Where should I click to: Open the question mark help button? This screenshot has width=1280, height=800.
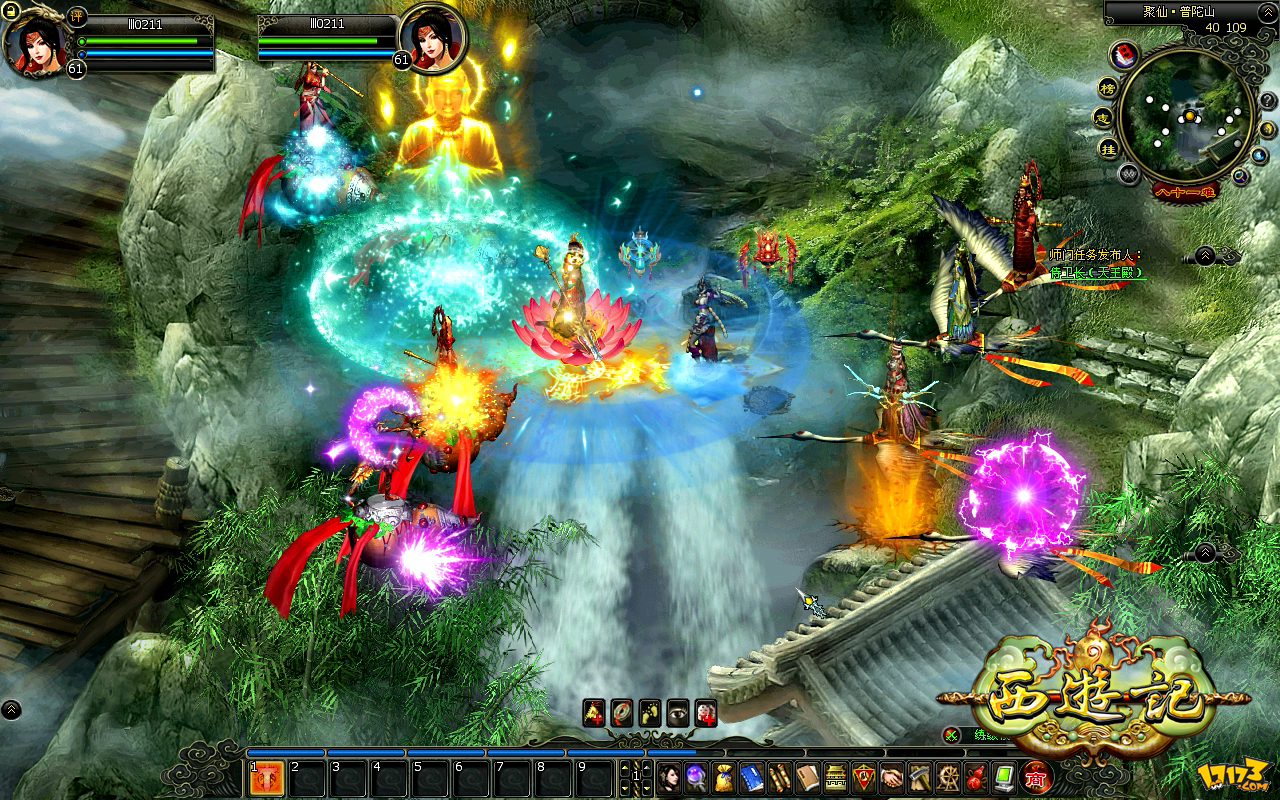(1266, 101)
